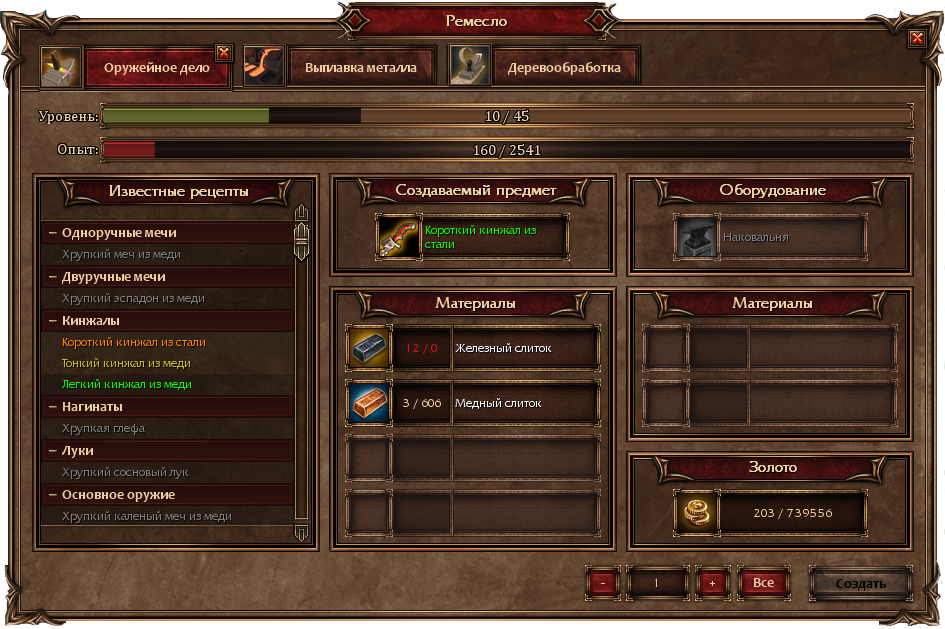Choose recipe Короткий кинжал из стали
This screenshot has height=629, width=945.
(133, 342)
